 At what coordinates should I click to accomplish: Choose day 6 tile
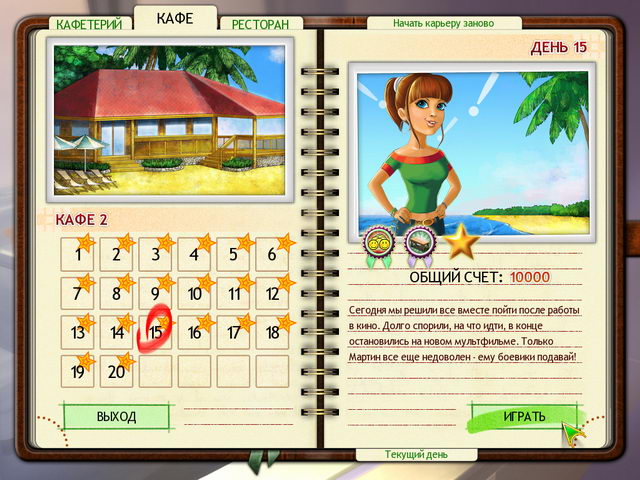273,255
